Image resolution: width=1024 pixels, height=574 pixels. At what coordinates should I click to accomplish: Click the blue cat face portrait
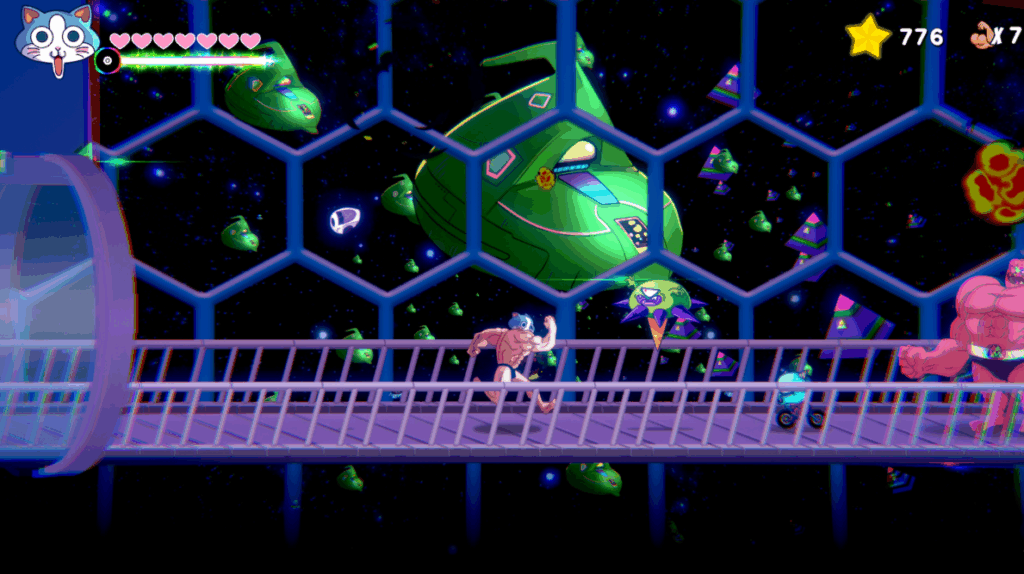click(x=57, y=42)
